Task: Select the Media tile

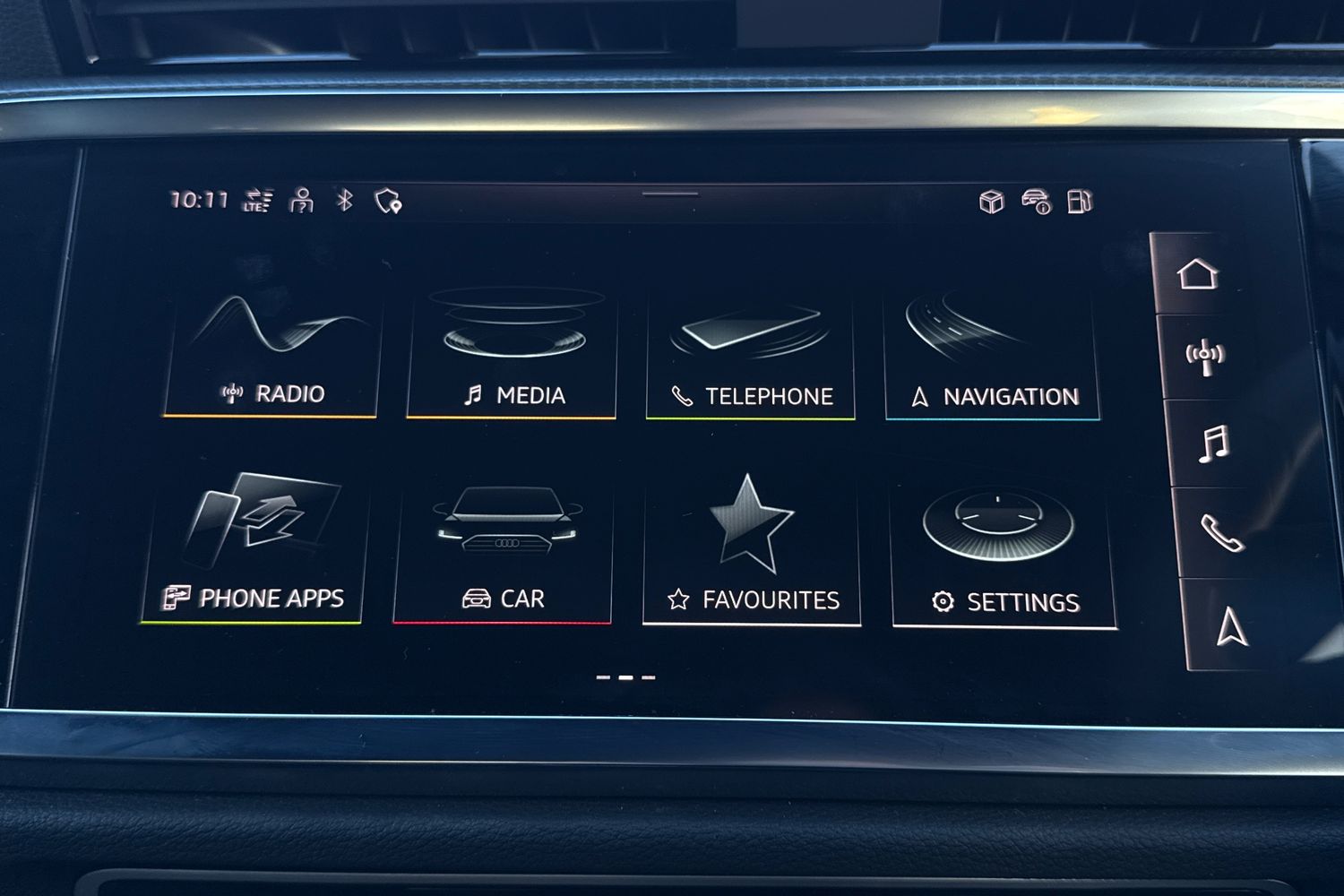Action: pos(512,355)
